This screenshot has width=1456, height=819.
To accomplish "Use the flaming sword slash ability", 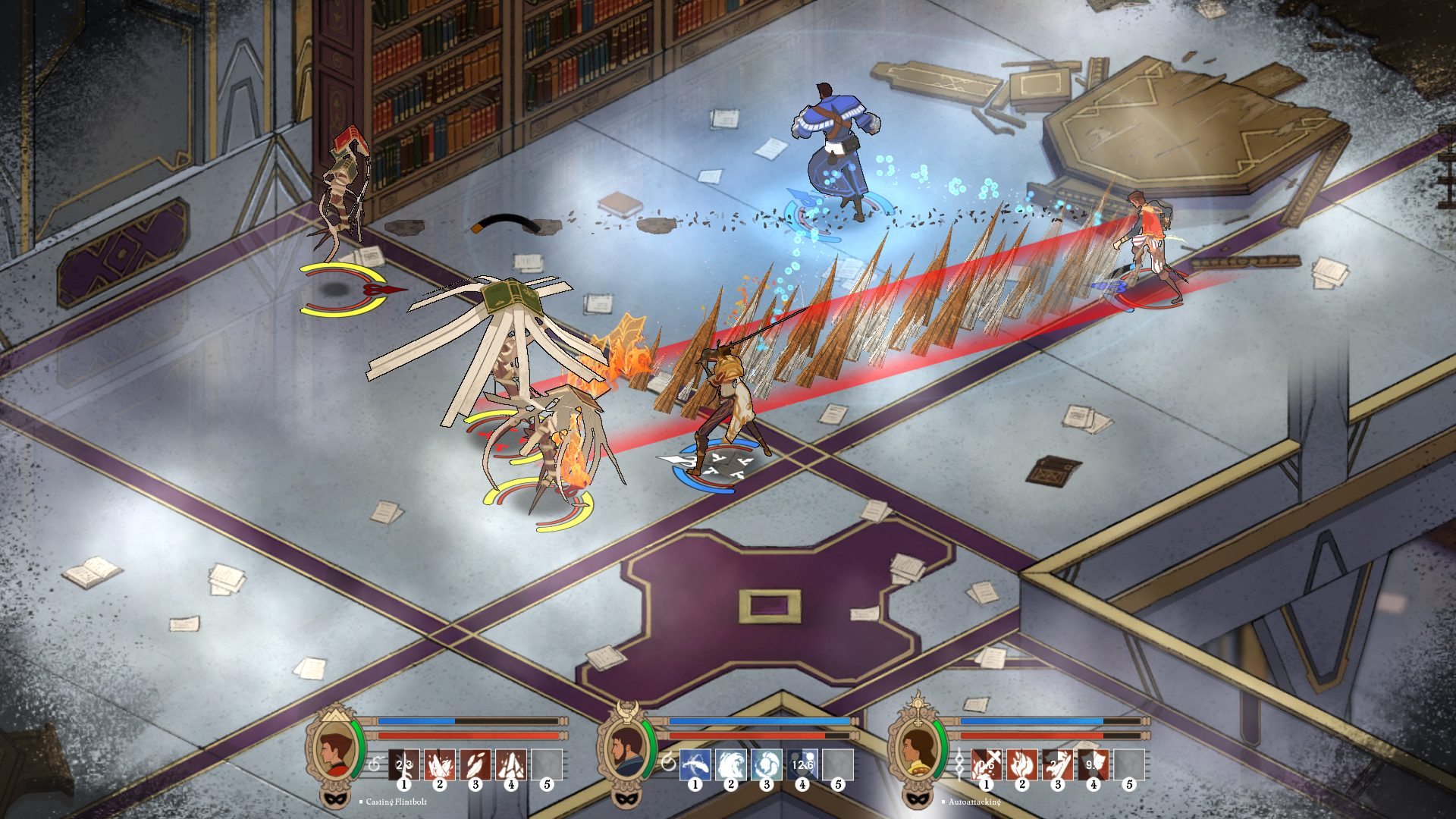I will point(1058,764).
